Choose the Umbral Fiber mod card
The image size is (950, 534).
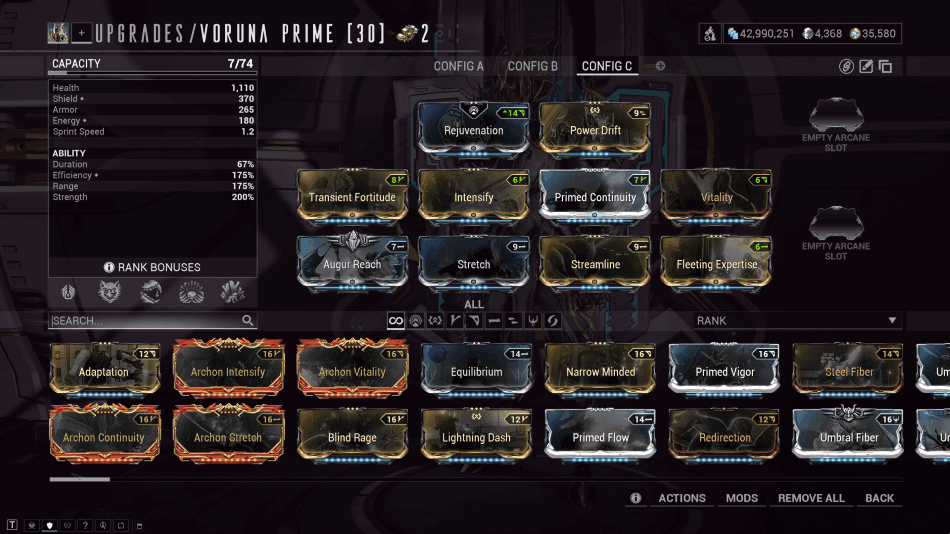point(848,436)
